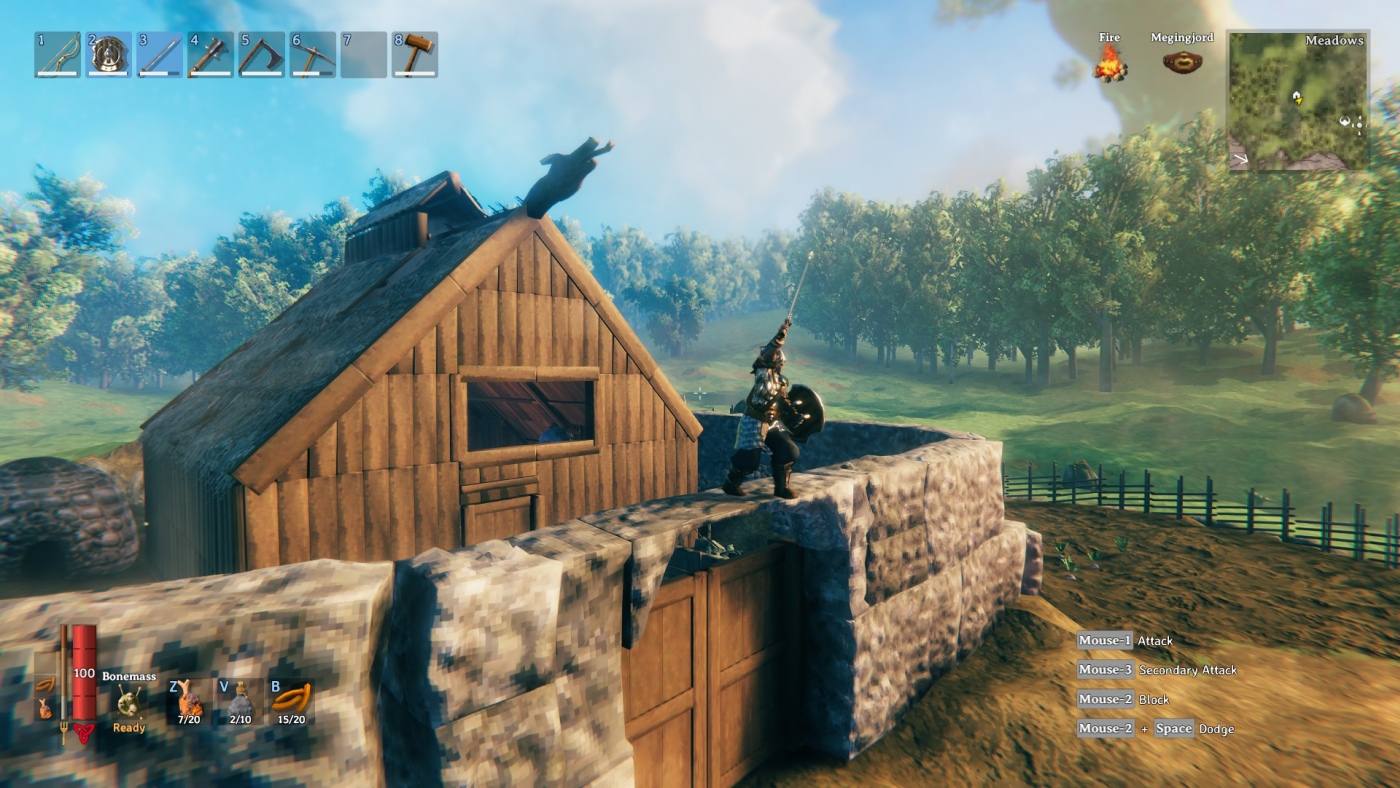The width and height of the screenshot is (1400, 788).
Task: Equip the shield in hotbar slot 2
Action: pos(110,55)
